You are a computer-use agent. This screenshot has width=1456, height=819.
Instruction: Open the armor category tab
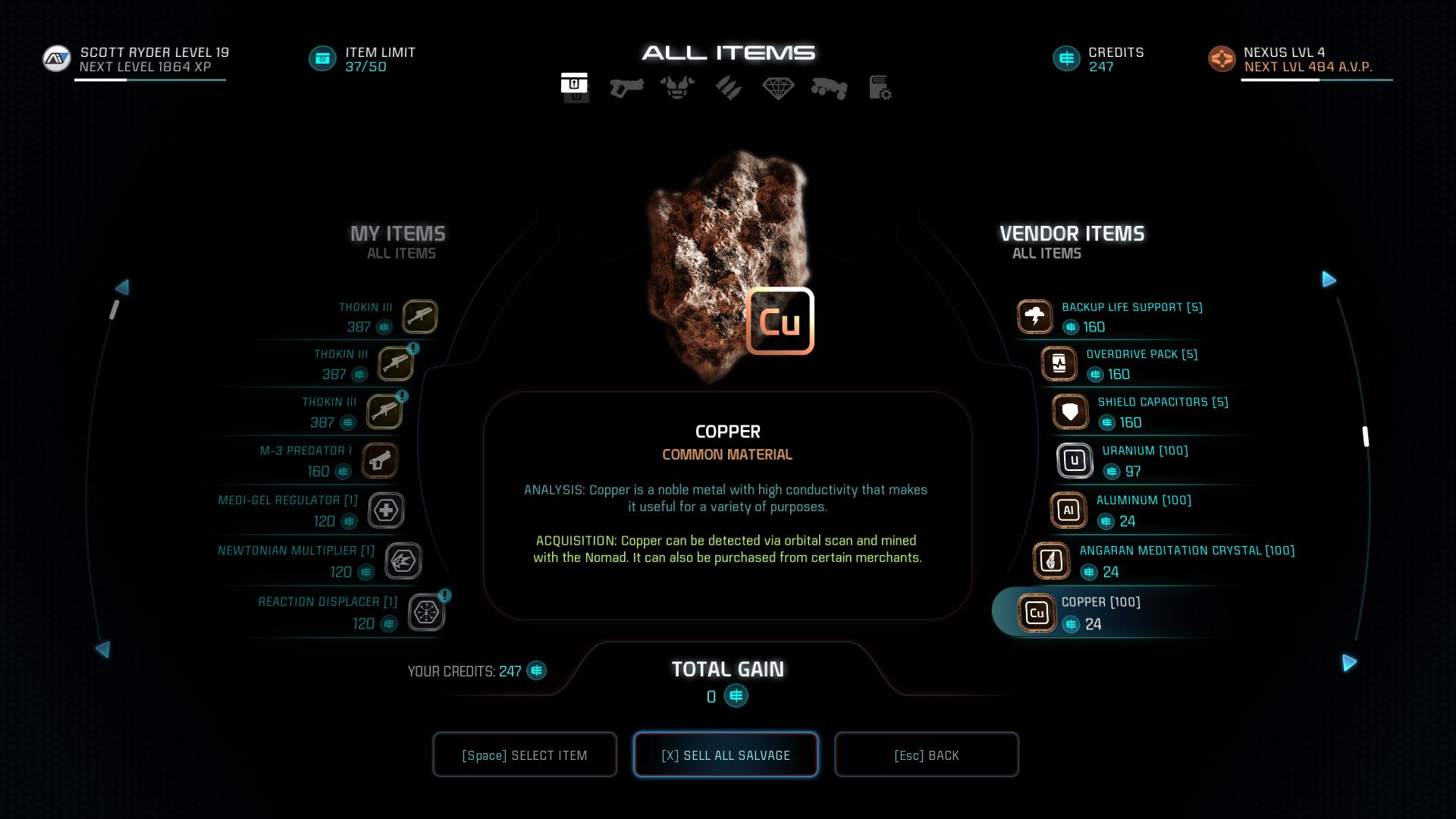677,88
